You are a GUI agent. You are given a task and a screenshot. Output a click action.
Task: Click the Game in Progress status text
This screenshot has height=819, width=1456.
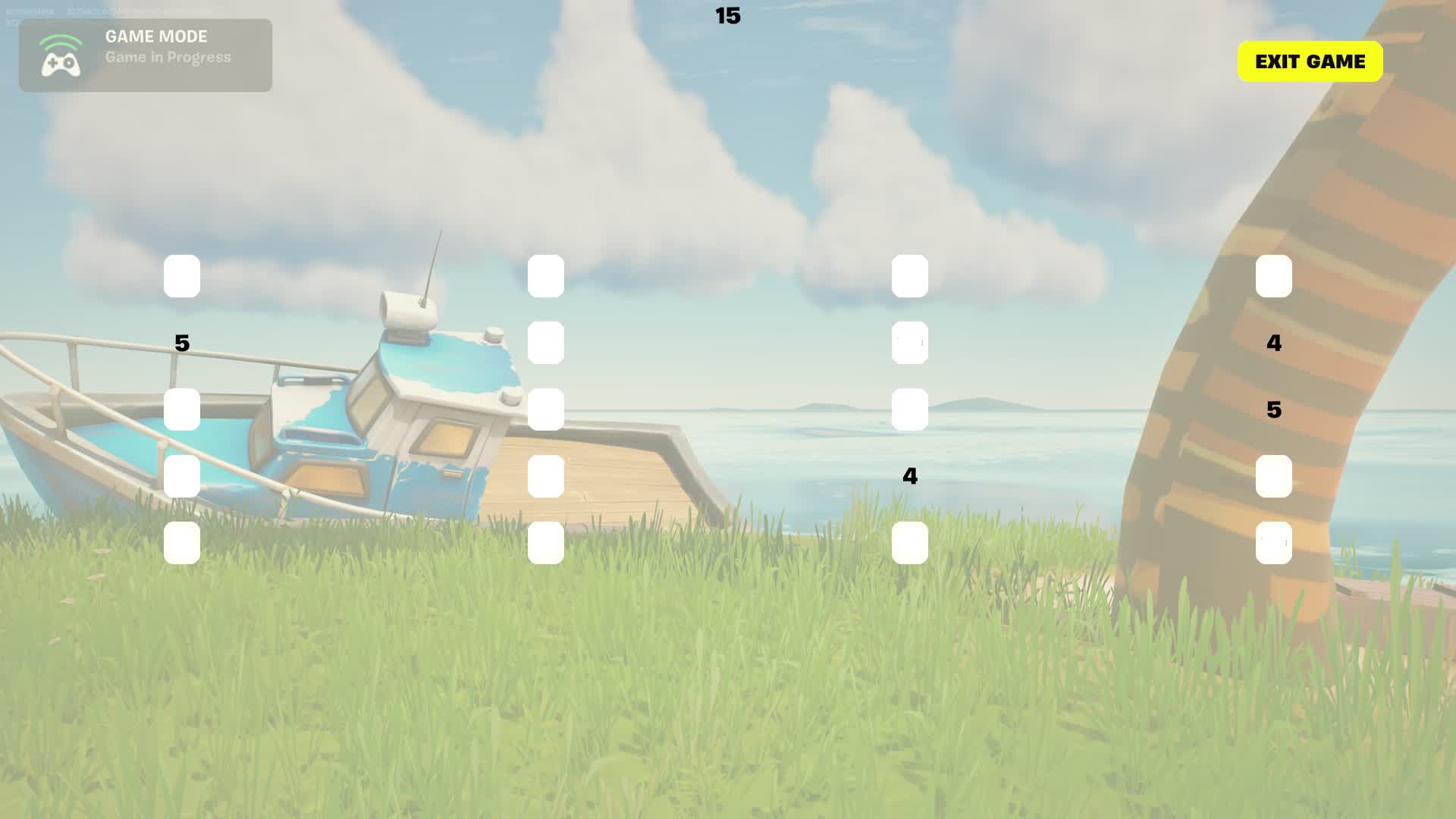pyautogui.click(x=168, y=56)
